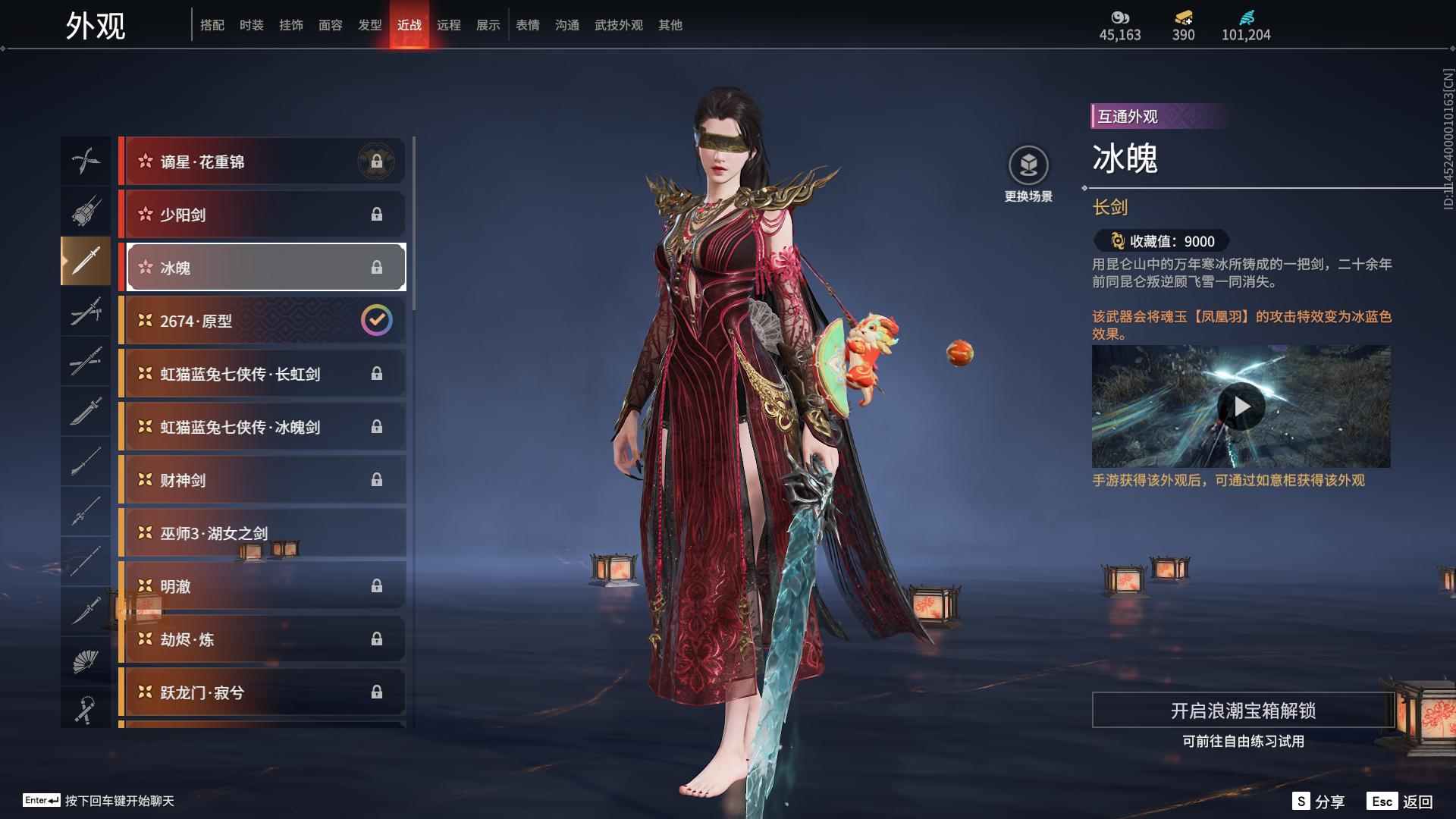The width and height of the screenshot is (1456, 819).
Task: Open the greatsword weapon category icon
Action: coord(86,410)
